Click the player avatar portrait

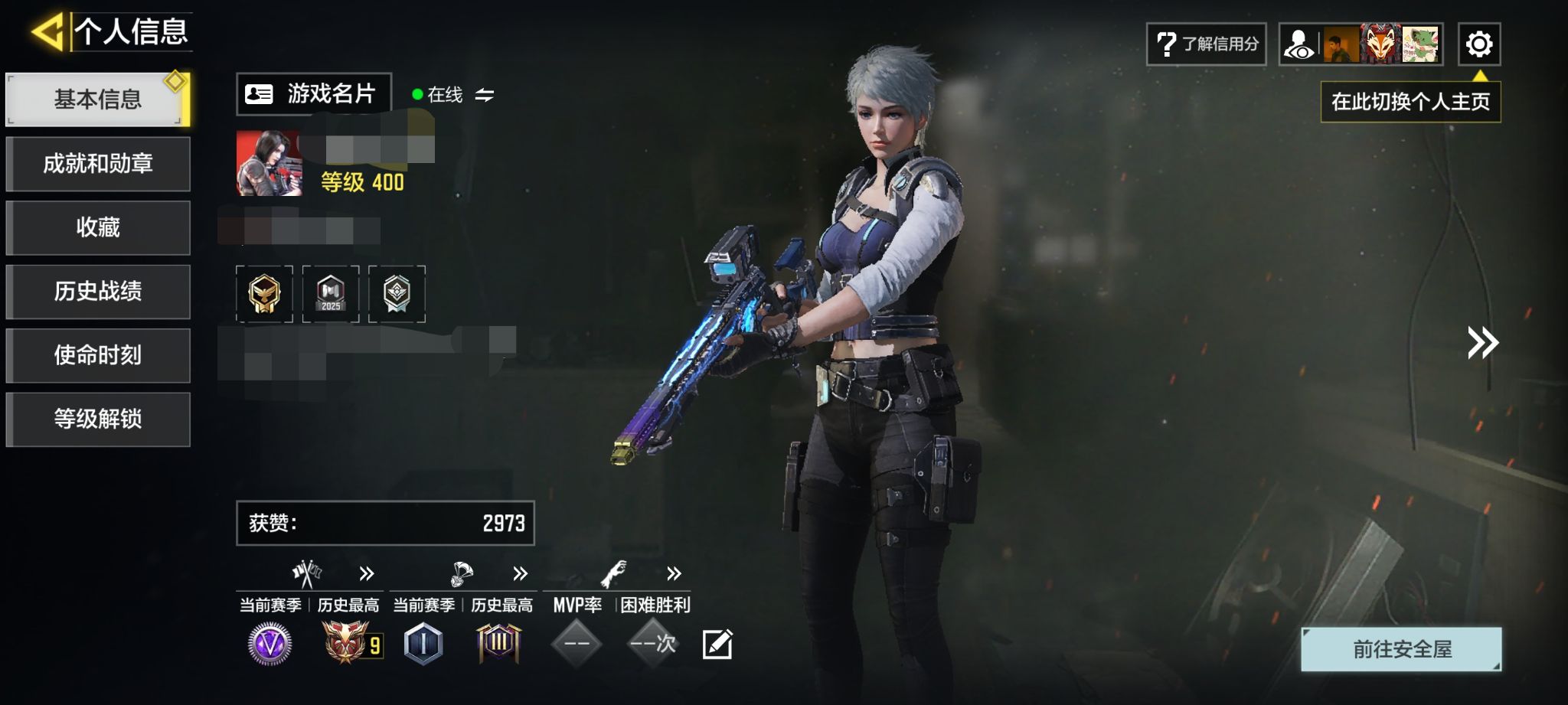269,163
